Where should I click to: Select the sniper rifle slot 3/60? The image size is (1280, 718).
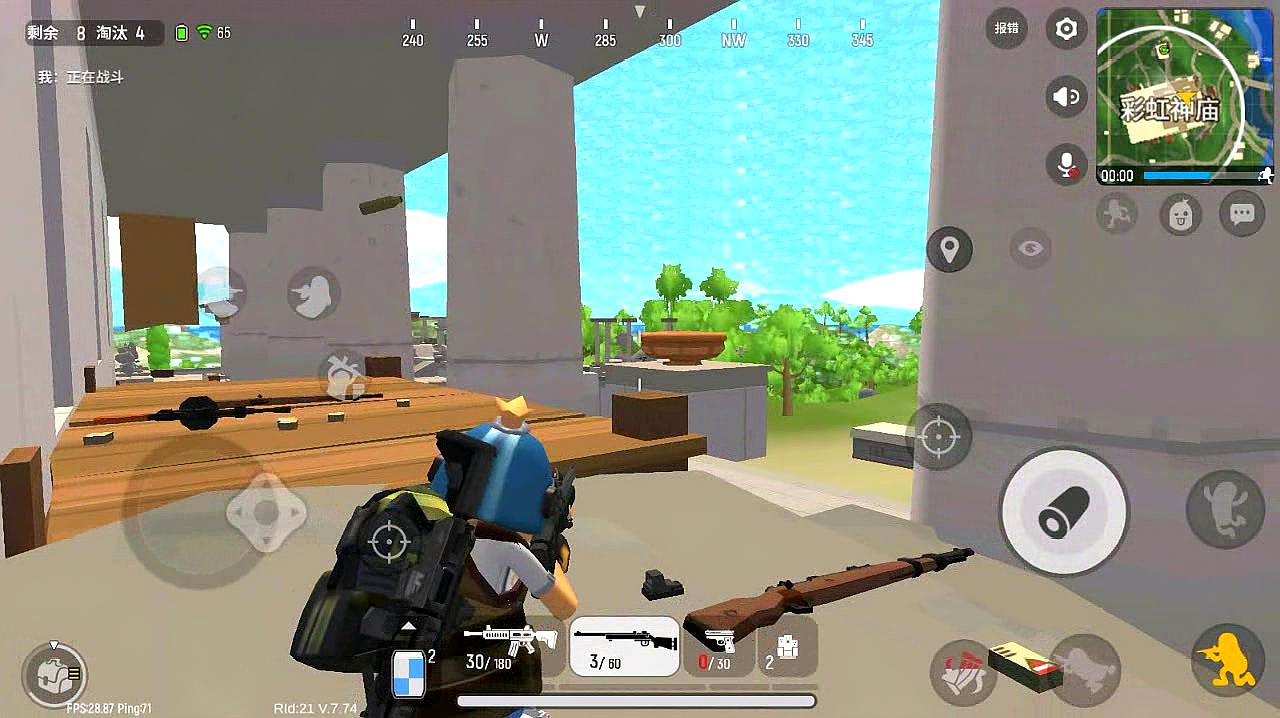625,646
